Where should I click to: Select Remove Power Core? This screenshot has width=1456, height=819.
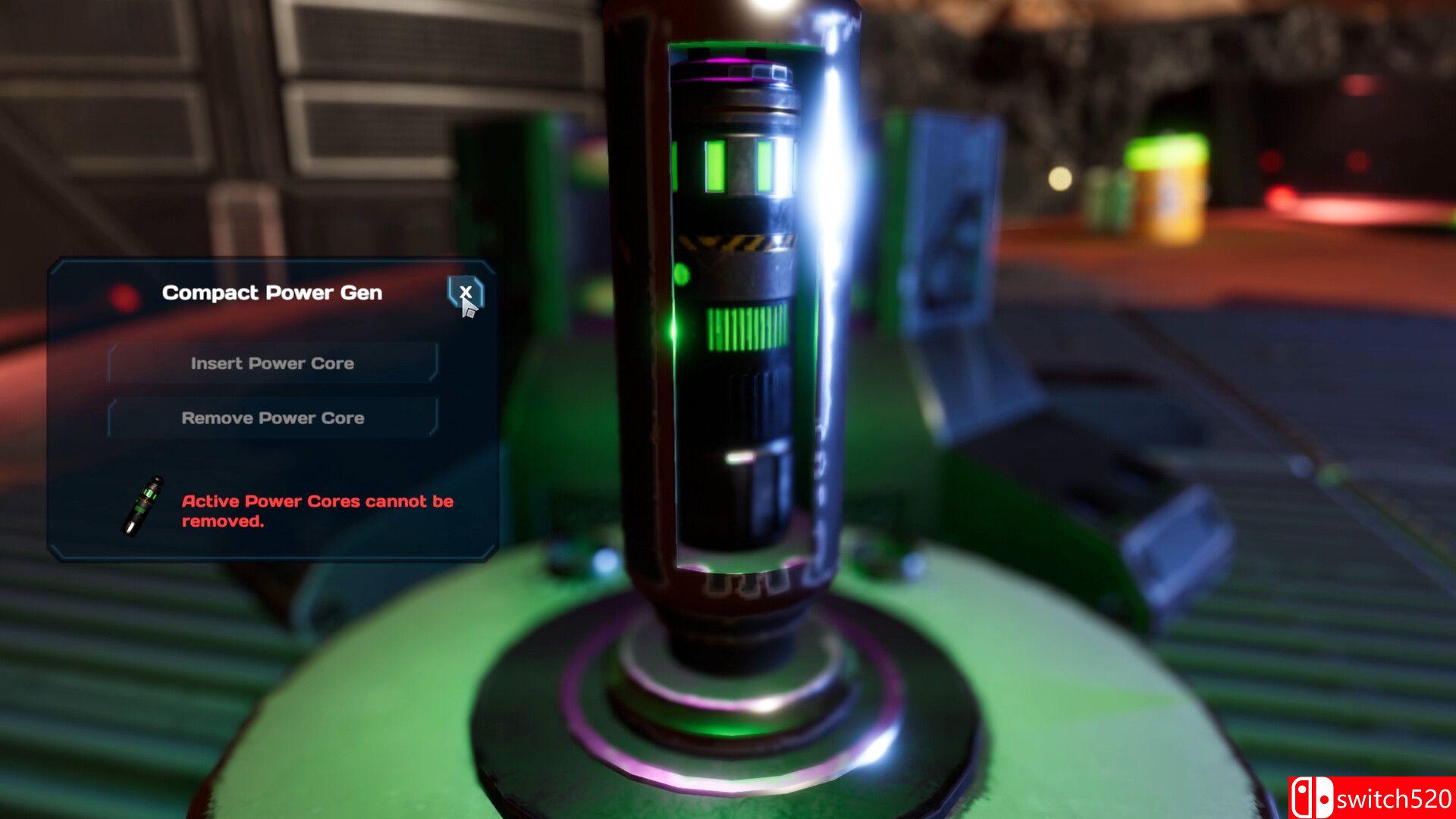pyautogui.click(x=272, y=418)
